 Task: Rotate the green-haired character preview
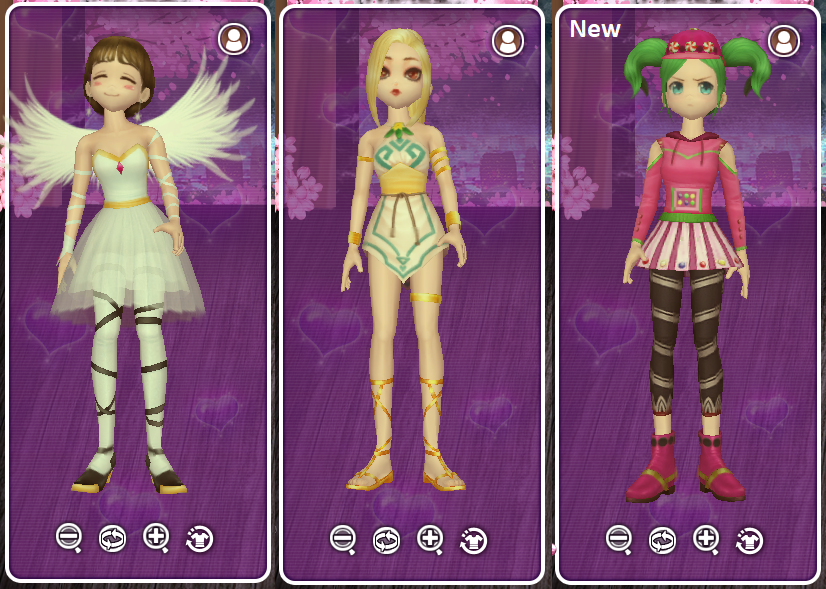662,540
